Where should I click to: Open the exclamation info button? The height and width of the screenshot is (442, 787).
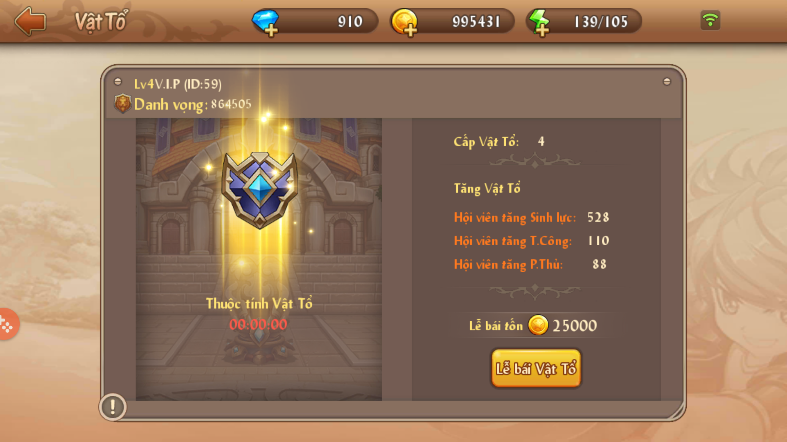pyautogui.click(x=113, y=406)
